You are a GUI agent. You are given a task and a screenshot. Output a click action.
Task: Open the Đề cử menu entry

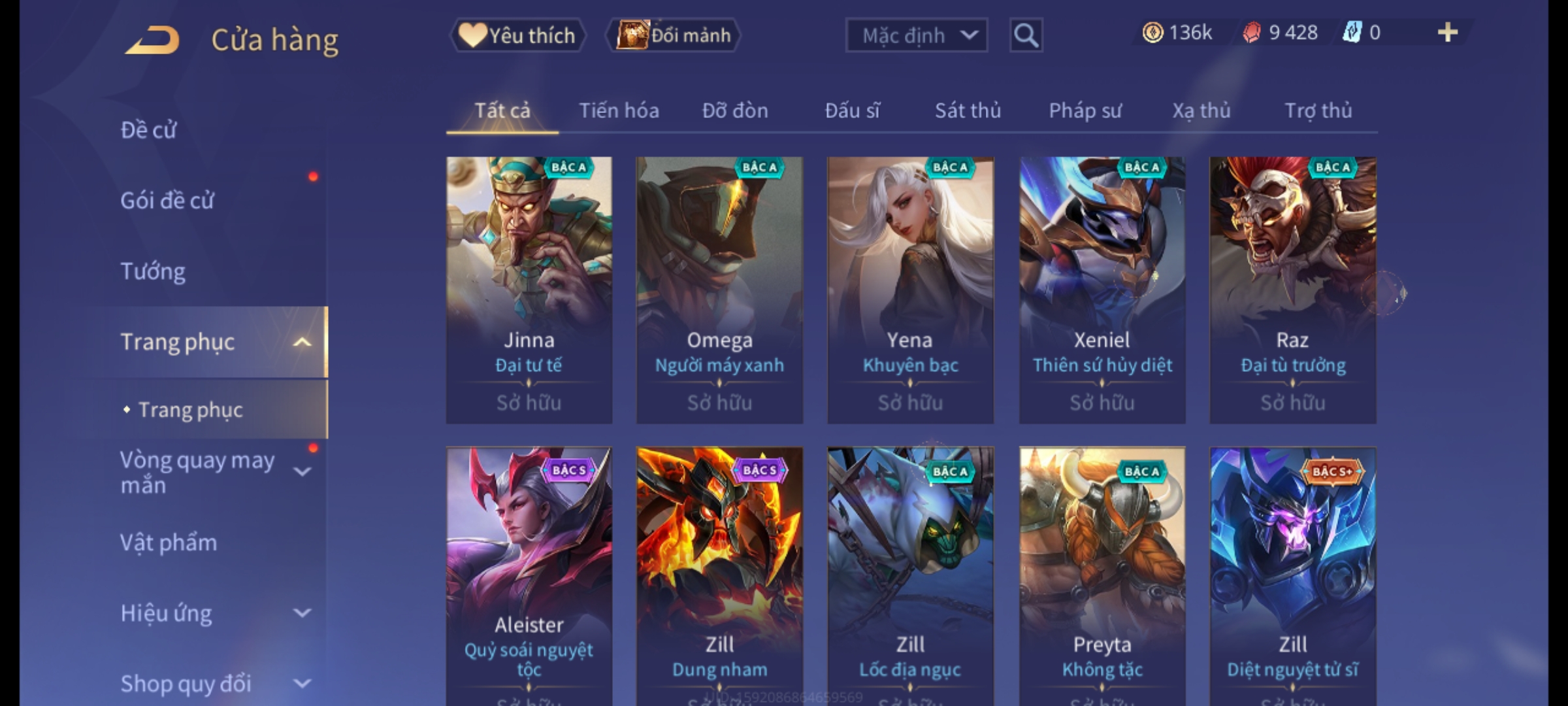point(149,130)
